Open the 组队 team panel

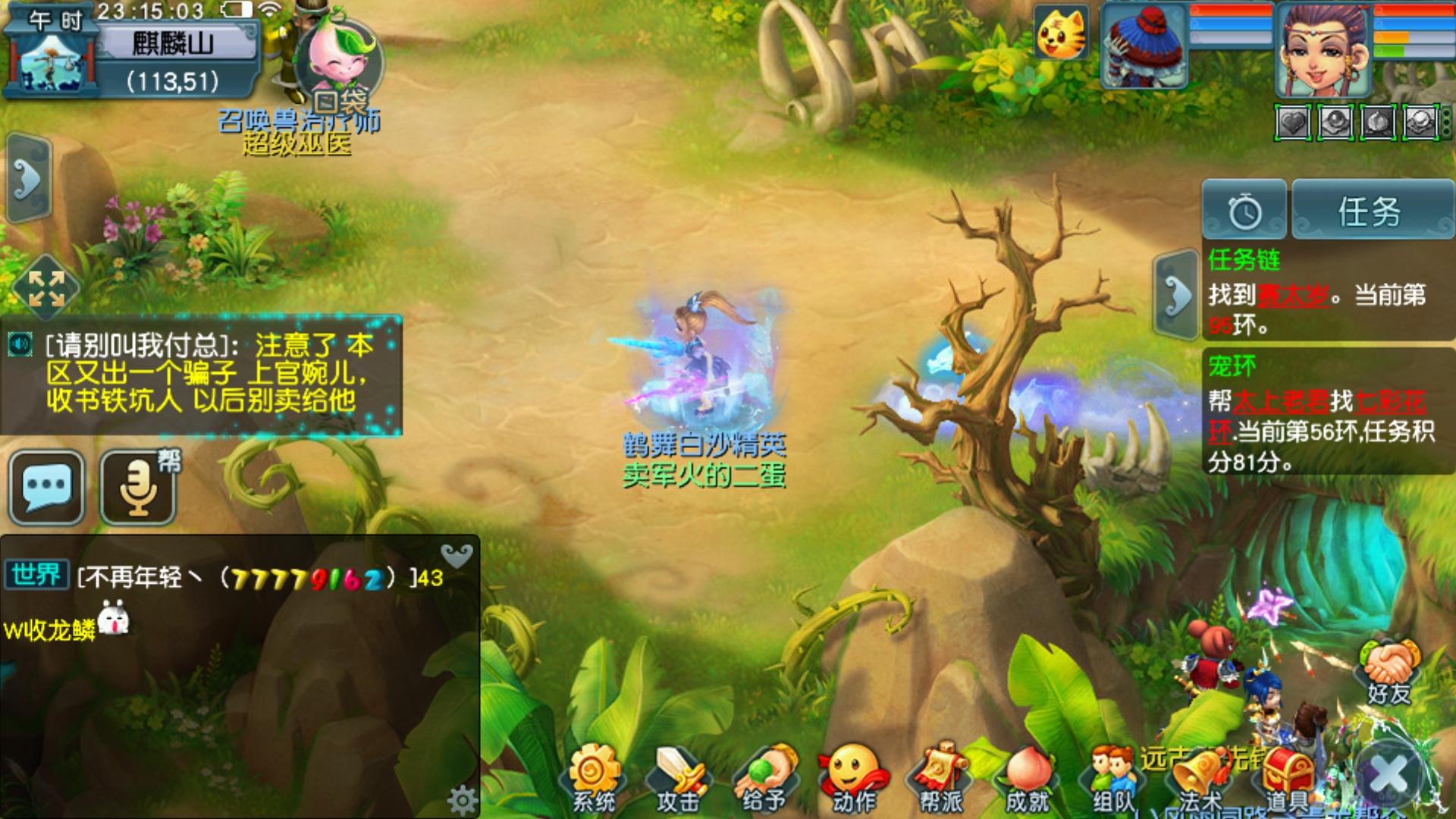pyautogui.click(x=1112, y=777)
